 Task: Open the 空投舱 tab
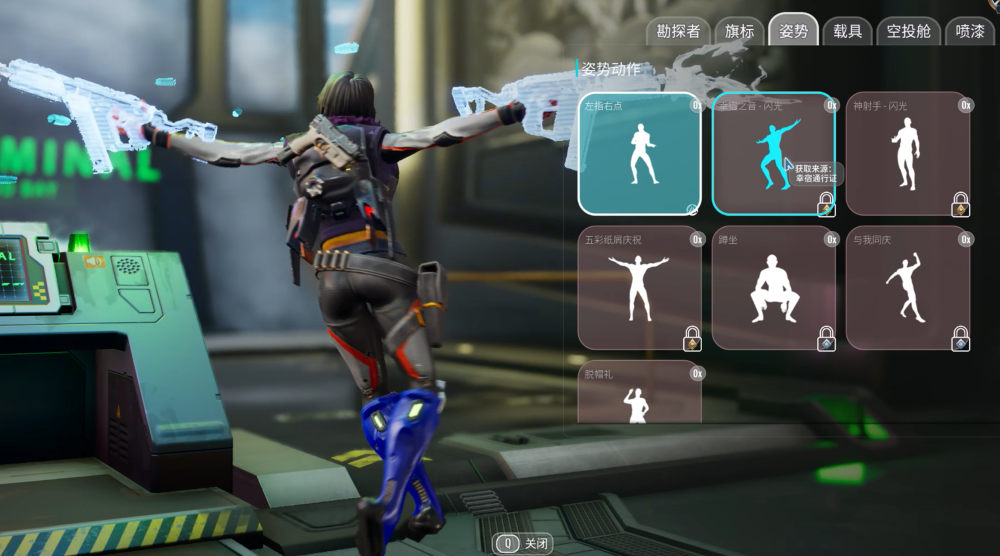(x=908, y=31)
